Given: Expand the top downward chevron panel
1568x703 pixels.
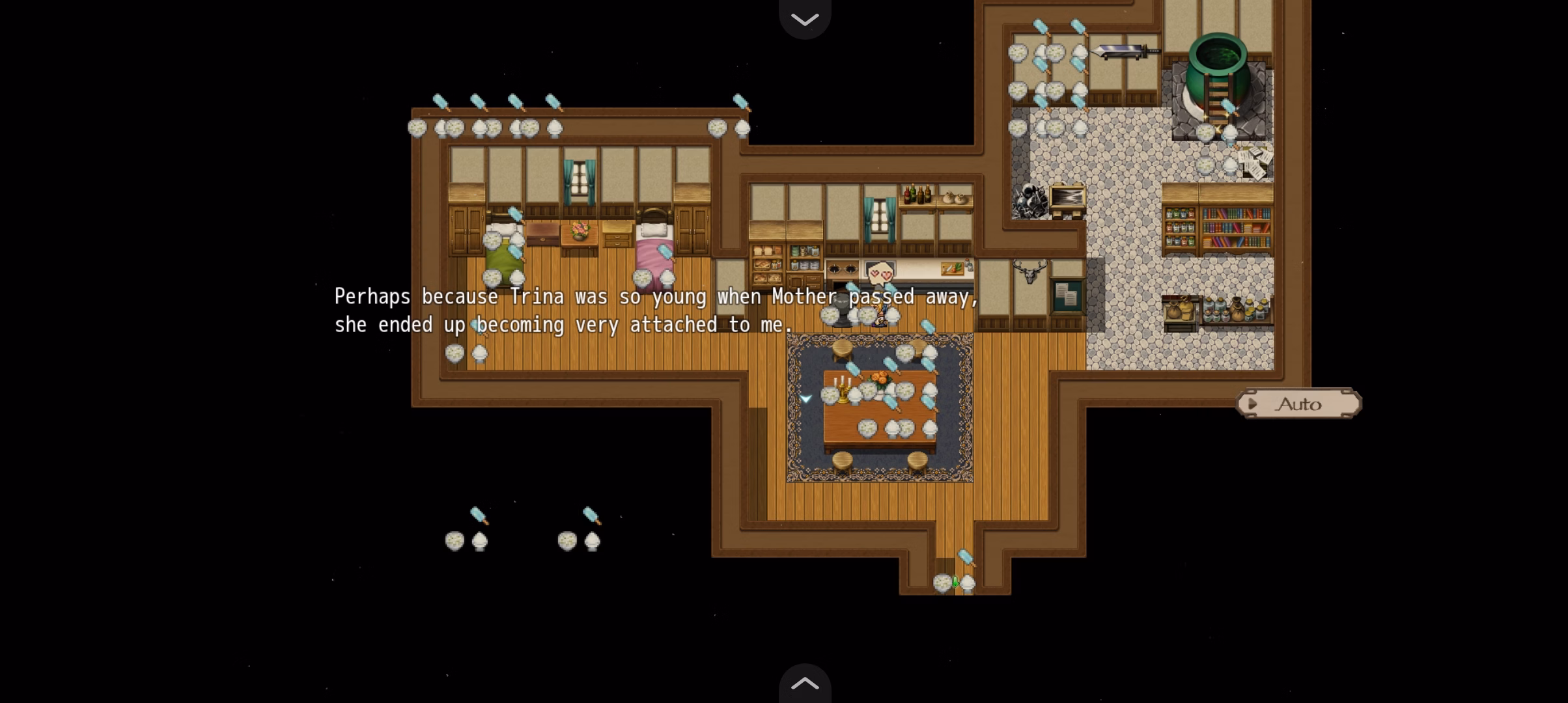Looking at the screenshot, I should [x=805, y=19].
